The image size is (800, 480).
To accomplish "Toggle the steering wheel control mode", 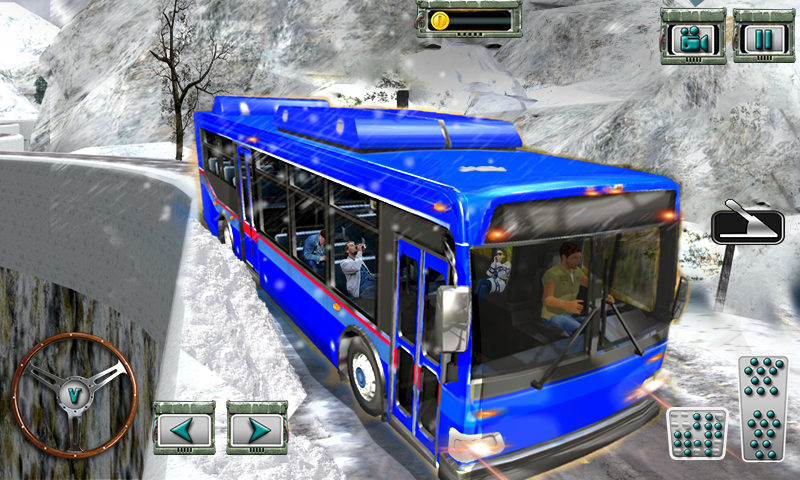I will 74,393.
